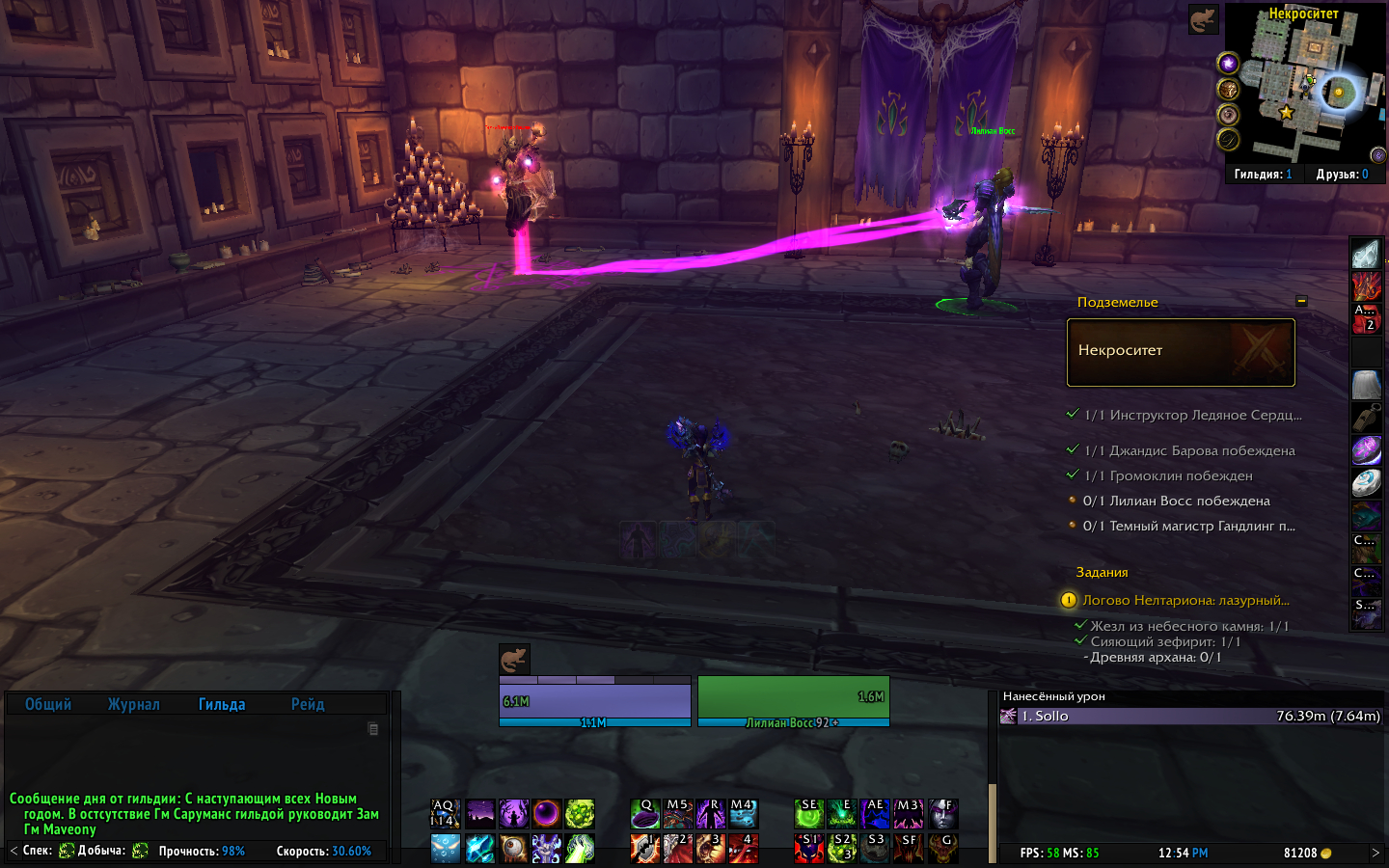Cast the green orb spell labeled SE
The image size is (1389, 868).
809,814
